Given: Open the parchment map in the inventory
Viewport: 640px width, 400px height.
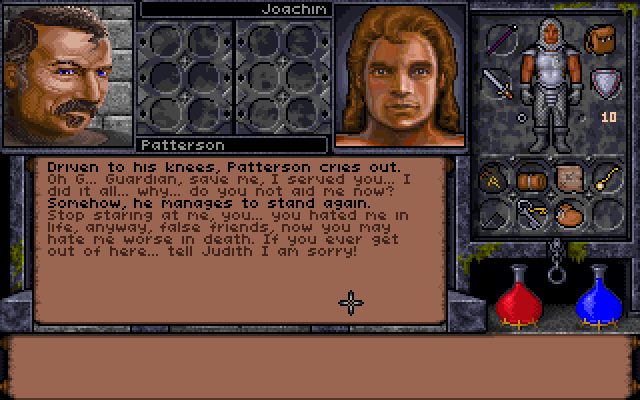Looking at the screenshot, I should pos(568,177).
